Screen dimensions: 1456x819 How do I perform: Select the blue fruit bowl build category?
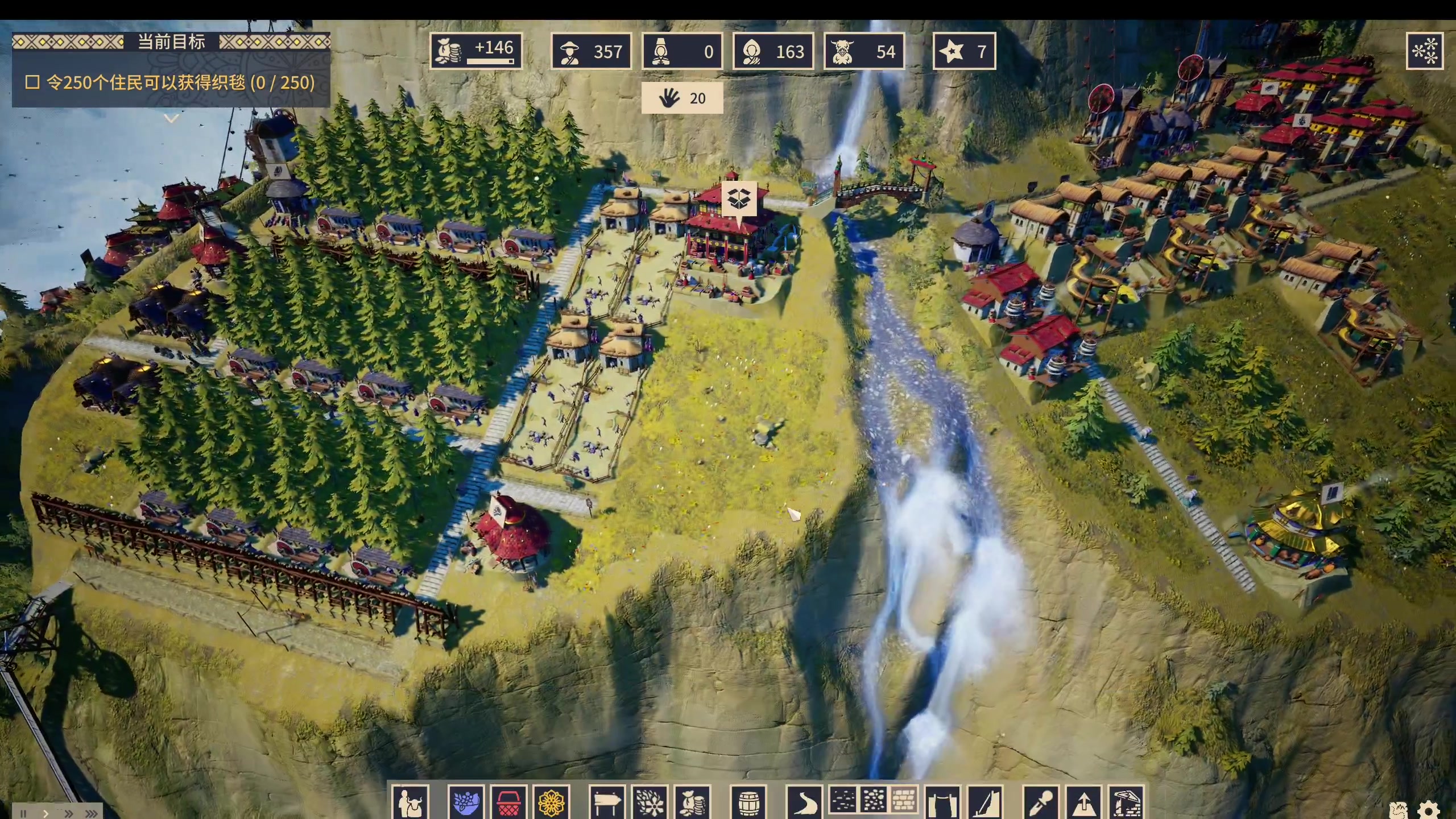coord(466,803)
